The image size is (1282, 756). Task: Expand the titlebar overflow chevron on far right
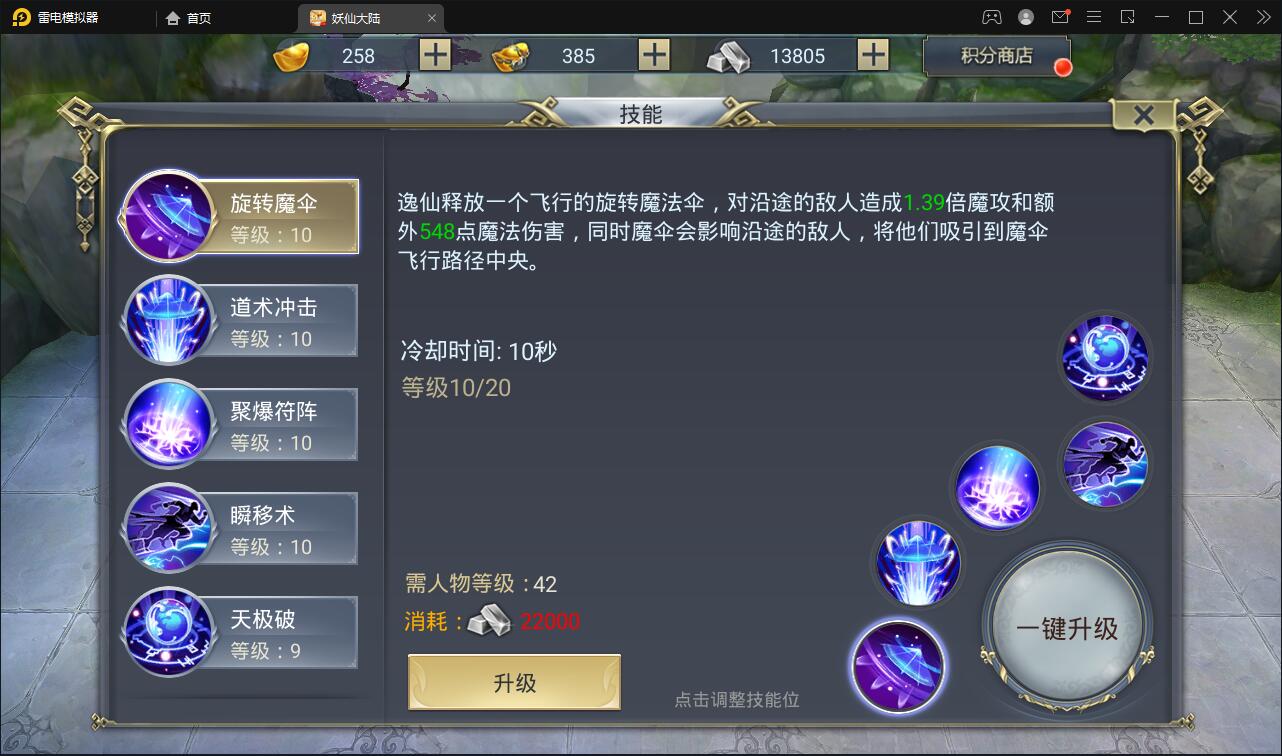coord(1262,17)
